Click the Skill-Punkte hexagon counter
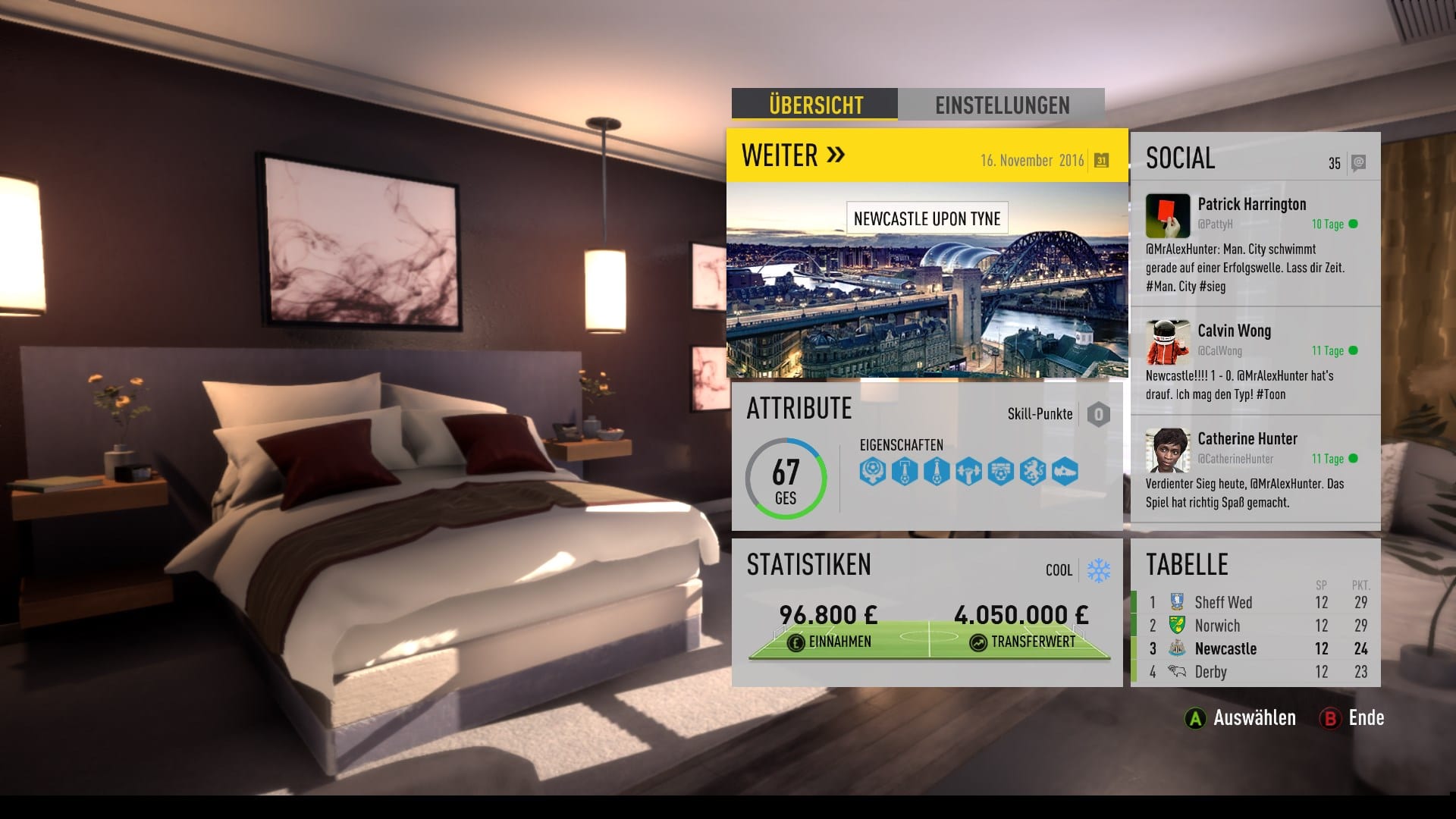Viewport: 1456px width, 819px height. [x=1098, y=414]
